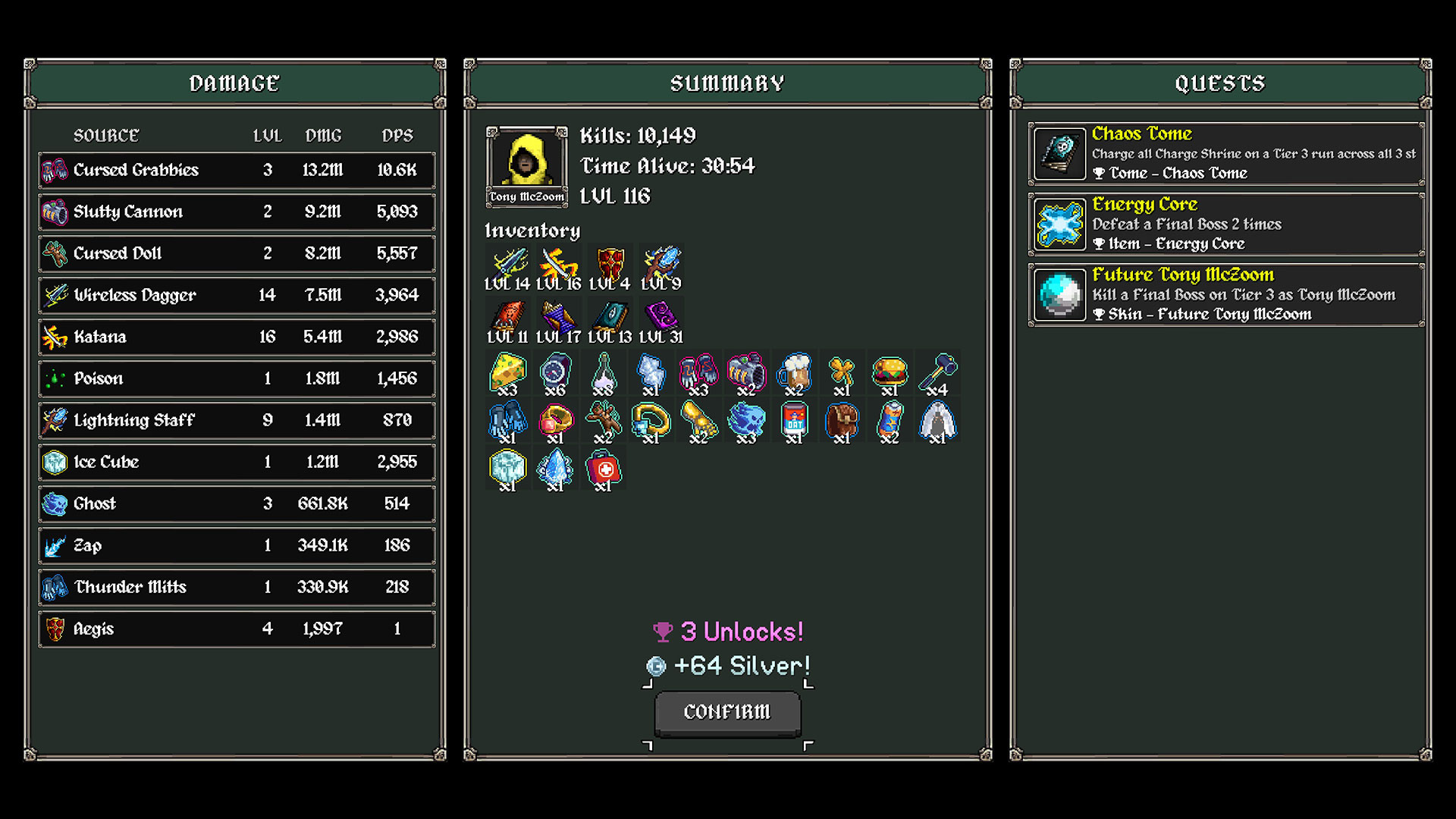Choose the red medkit item icon
This screenshot has height=819, width=1456.
tap(603, 469)
